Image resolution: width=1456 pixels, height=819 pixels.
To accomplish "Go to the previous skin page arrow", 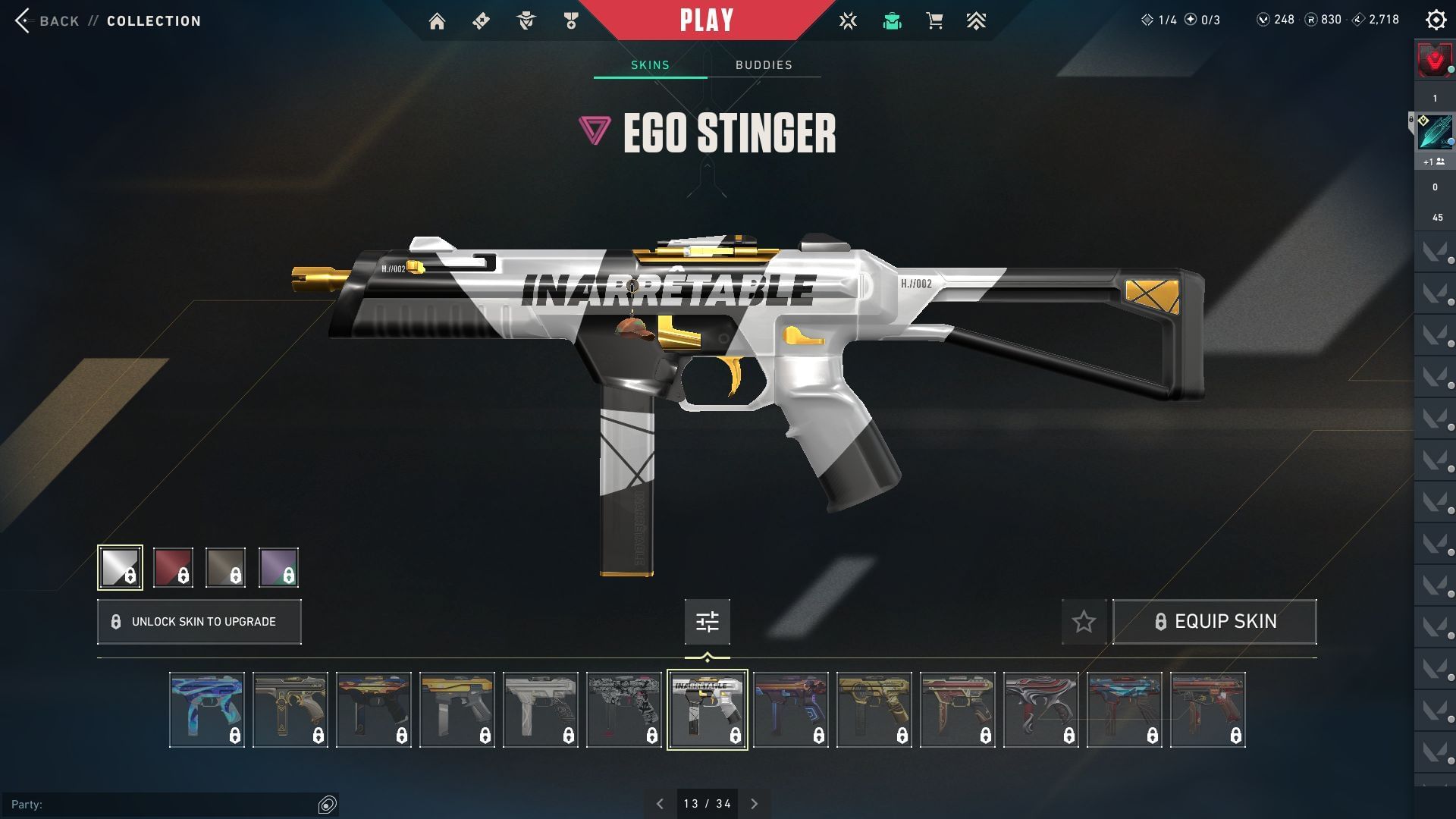I will 660,804.
